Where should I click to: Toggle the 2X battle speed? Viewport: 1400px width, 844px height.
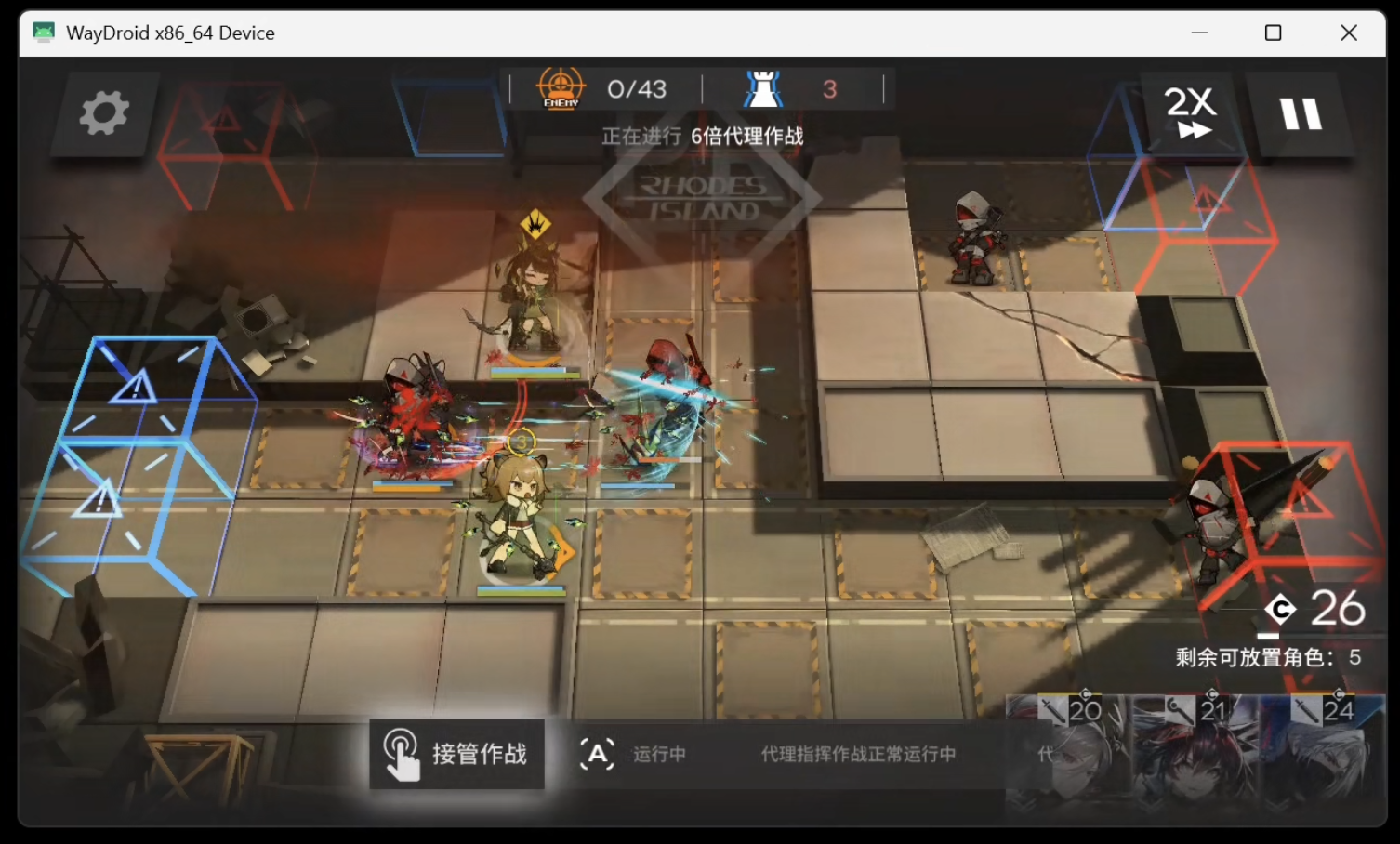(1191, 113)
